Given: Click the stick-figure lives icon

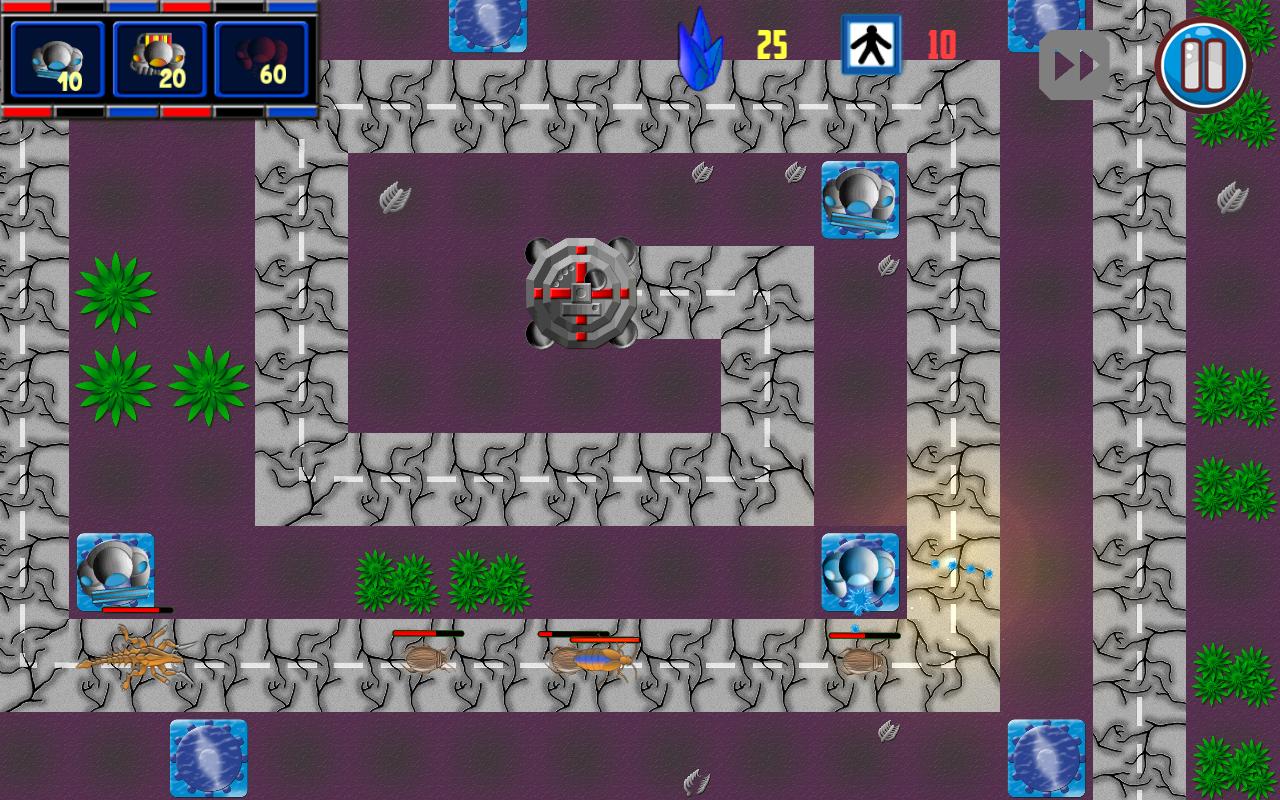Looking at the screenshot, I should coord(872,45).
